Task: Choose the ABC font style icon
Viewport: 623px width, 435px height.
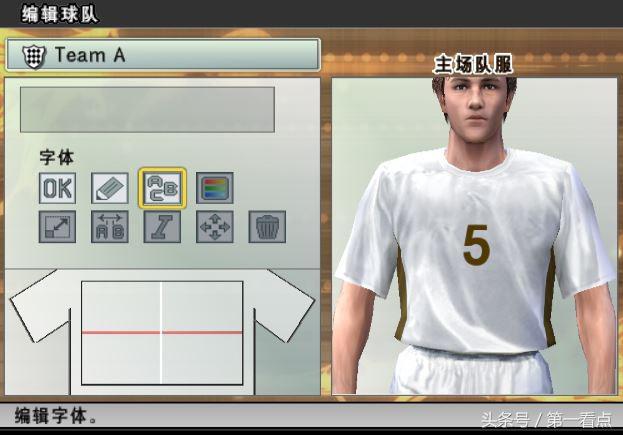Action: pos(162,187)
